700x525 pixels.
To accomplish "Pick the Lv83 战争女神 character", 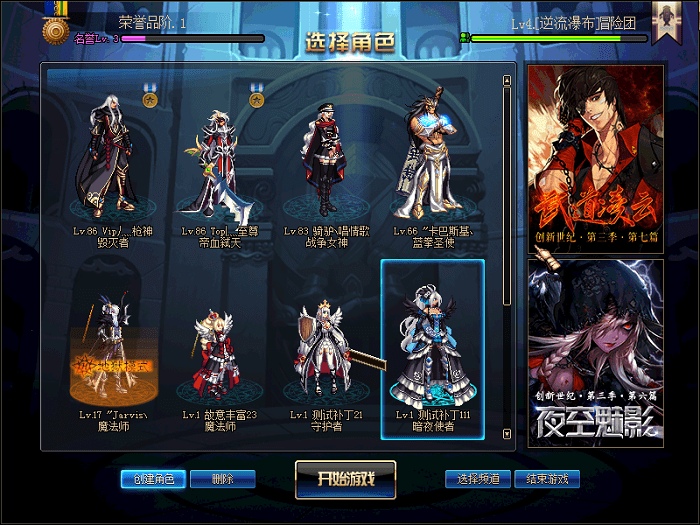I will point(323,160).
